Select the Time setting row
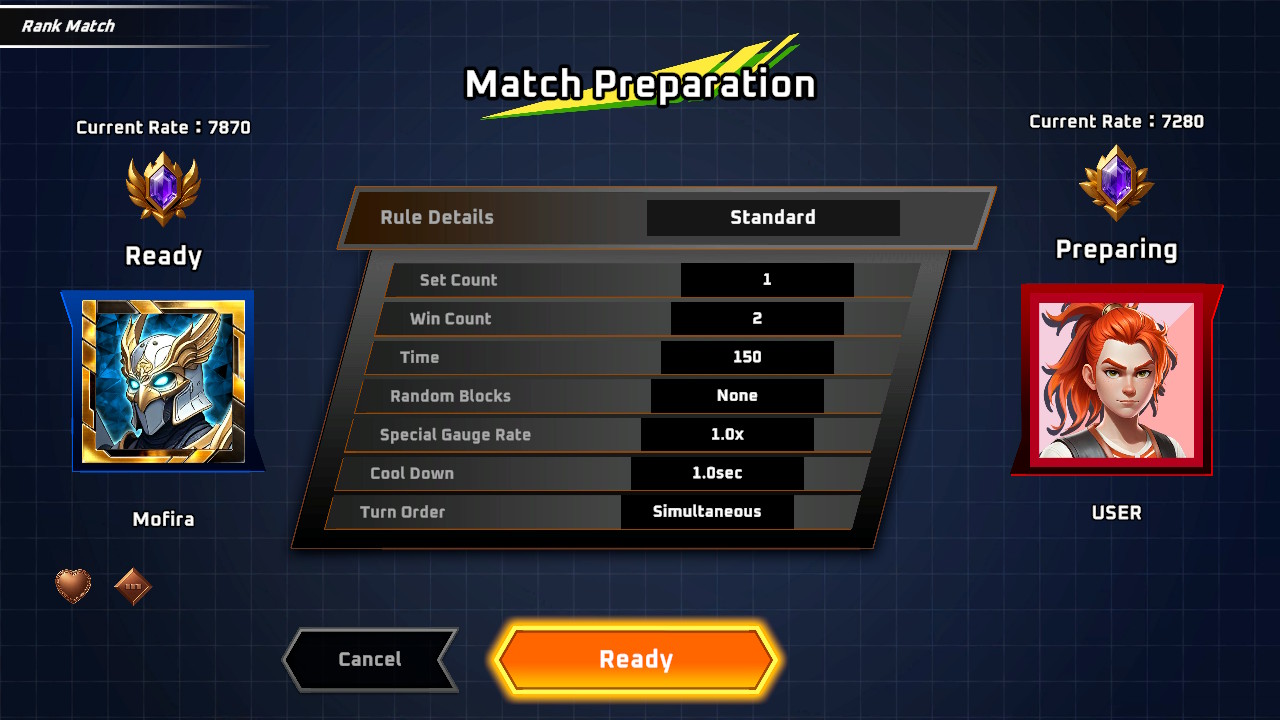 tap(746, 357)
